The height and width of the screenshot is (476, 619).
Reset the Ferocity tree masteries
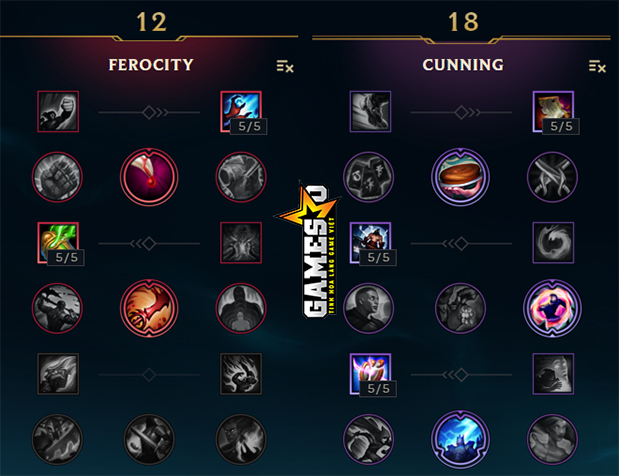click(285, 66)
